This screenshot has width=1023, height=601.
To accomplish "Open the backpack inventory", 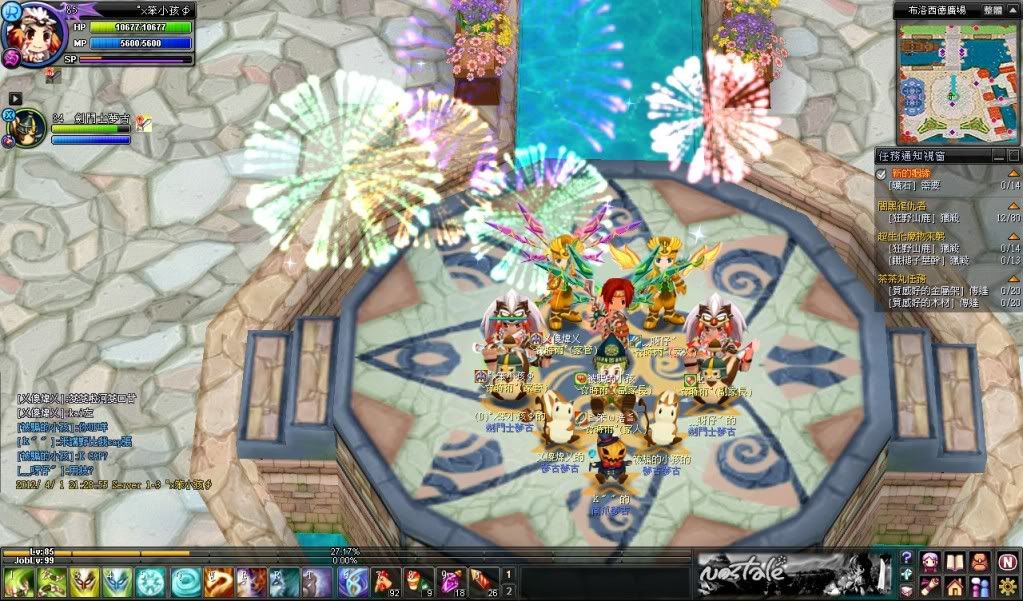I will point(980,561).
